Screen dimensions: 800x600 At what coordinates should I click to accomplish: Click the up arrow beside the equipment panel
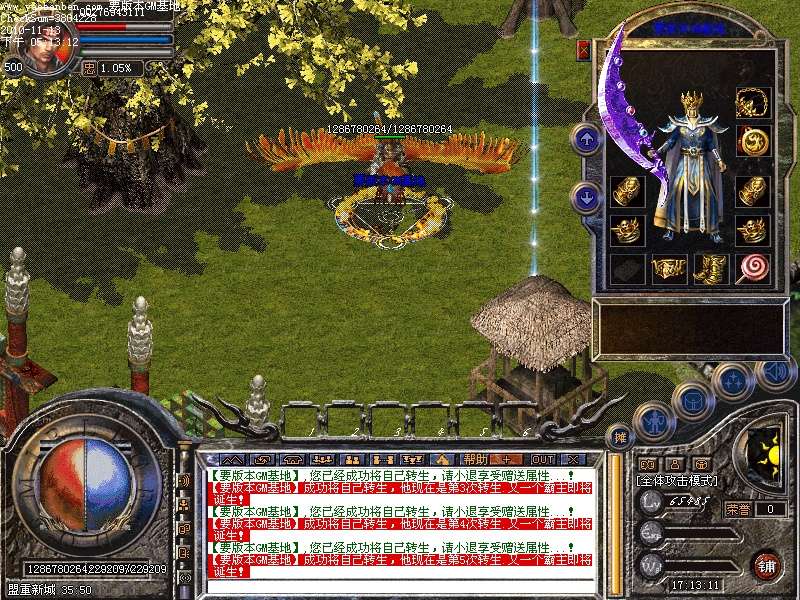click(x=588, y=138)
